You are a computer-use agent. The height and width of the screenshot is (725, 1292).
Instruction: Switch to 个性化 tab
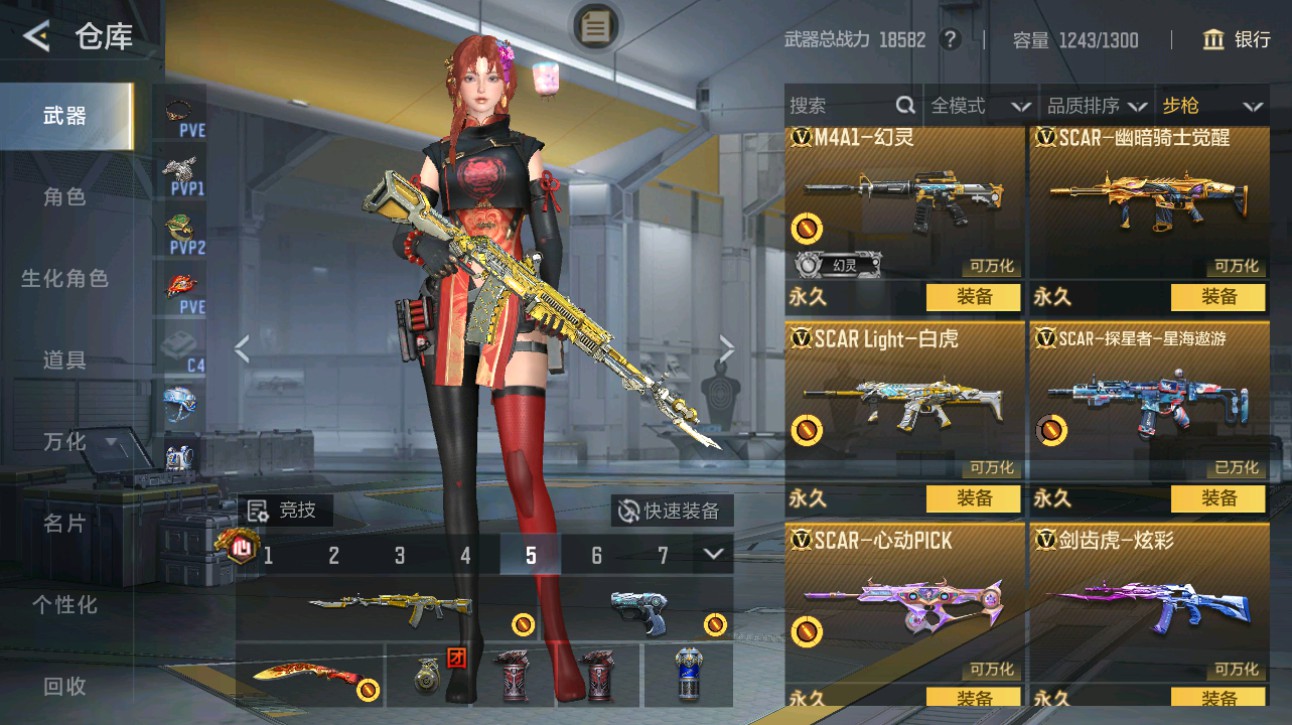click(65, 604)
